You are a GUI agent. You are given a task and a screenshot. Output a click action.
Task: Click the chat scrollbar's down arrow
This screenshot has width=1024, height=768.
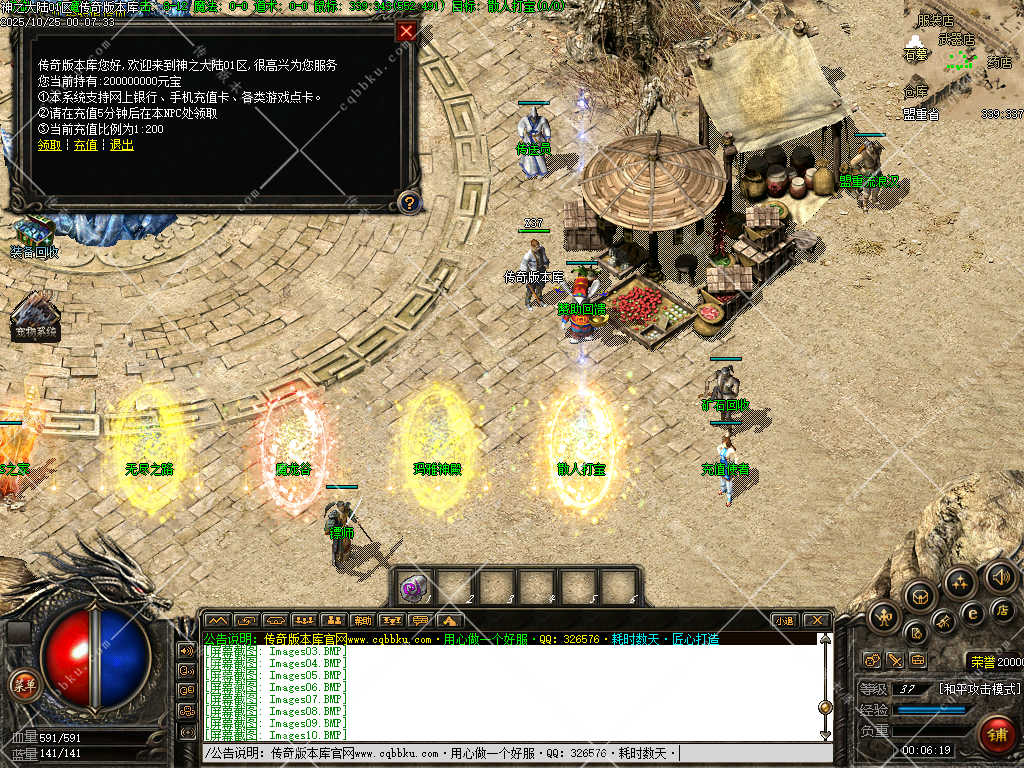click(x=825, y=735)
